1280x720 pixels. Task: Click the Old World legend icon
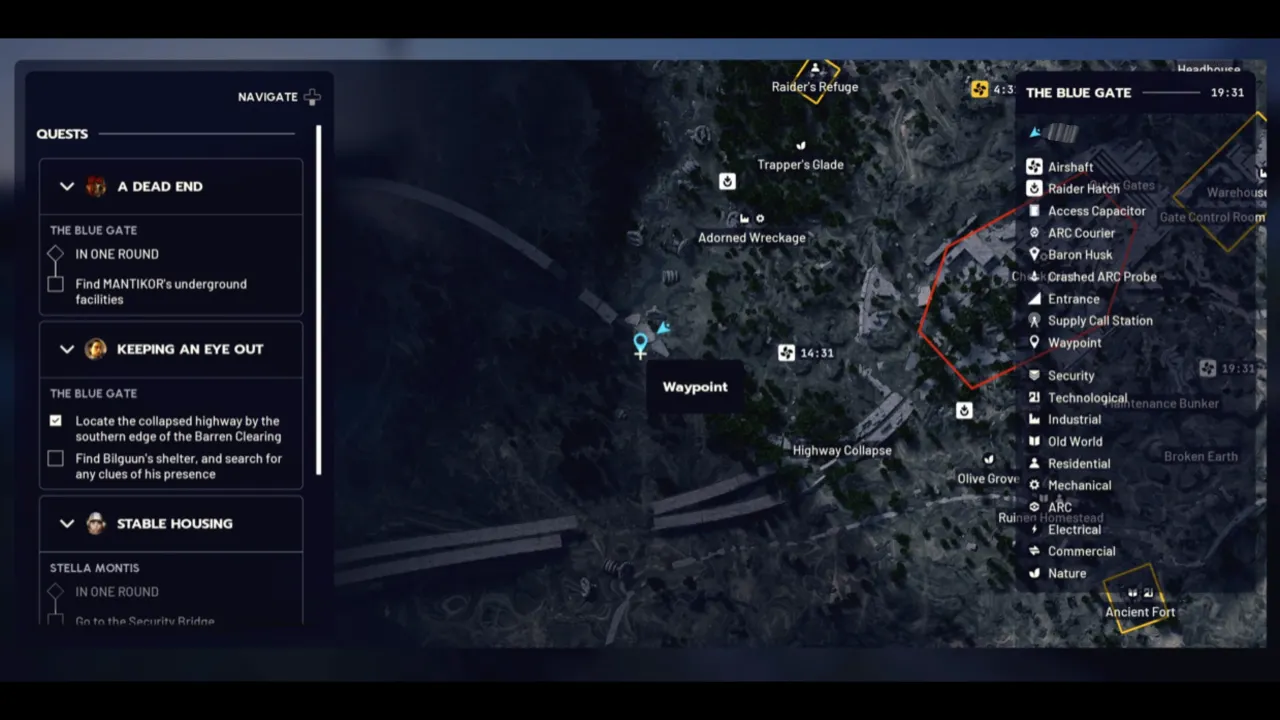1034,441
